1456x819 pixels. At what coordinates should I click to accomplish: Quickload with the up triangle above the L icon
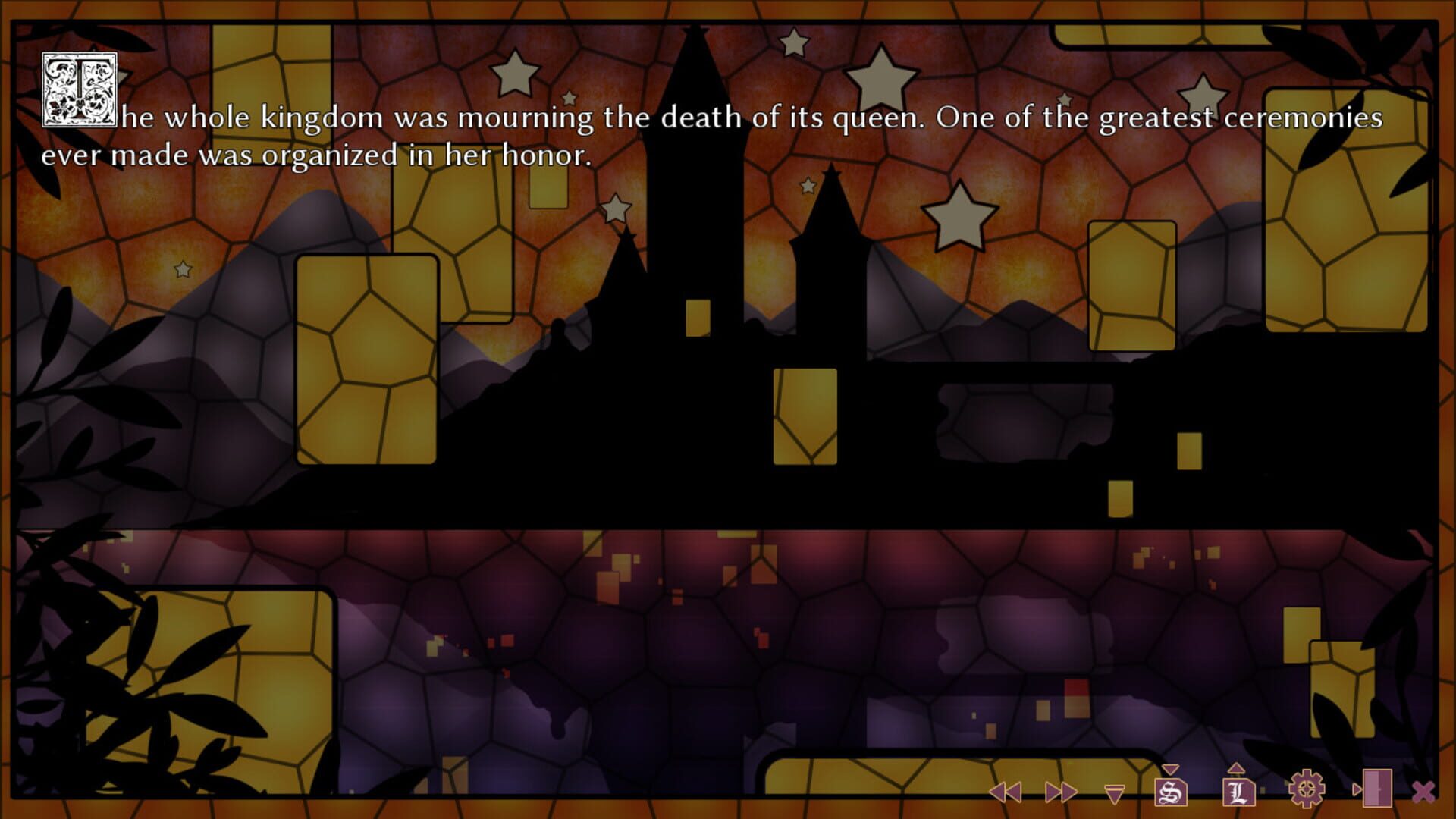(x=1235, y=767)
